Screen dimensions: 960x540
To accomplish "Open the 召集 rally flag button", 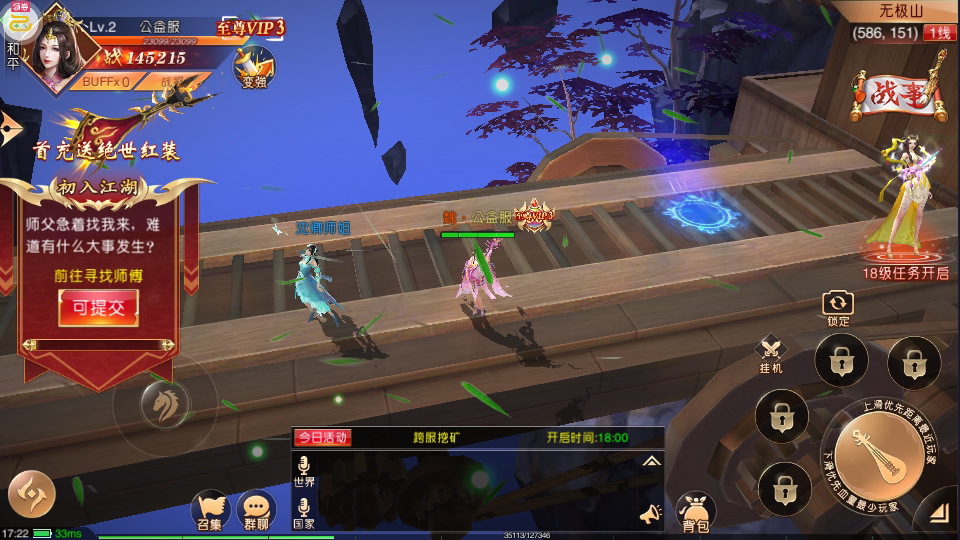I will [210, 510].
